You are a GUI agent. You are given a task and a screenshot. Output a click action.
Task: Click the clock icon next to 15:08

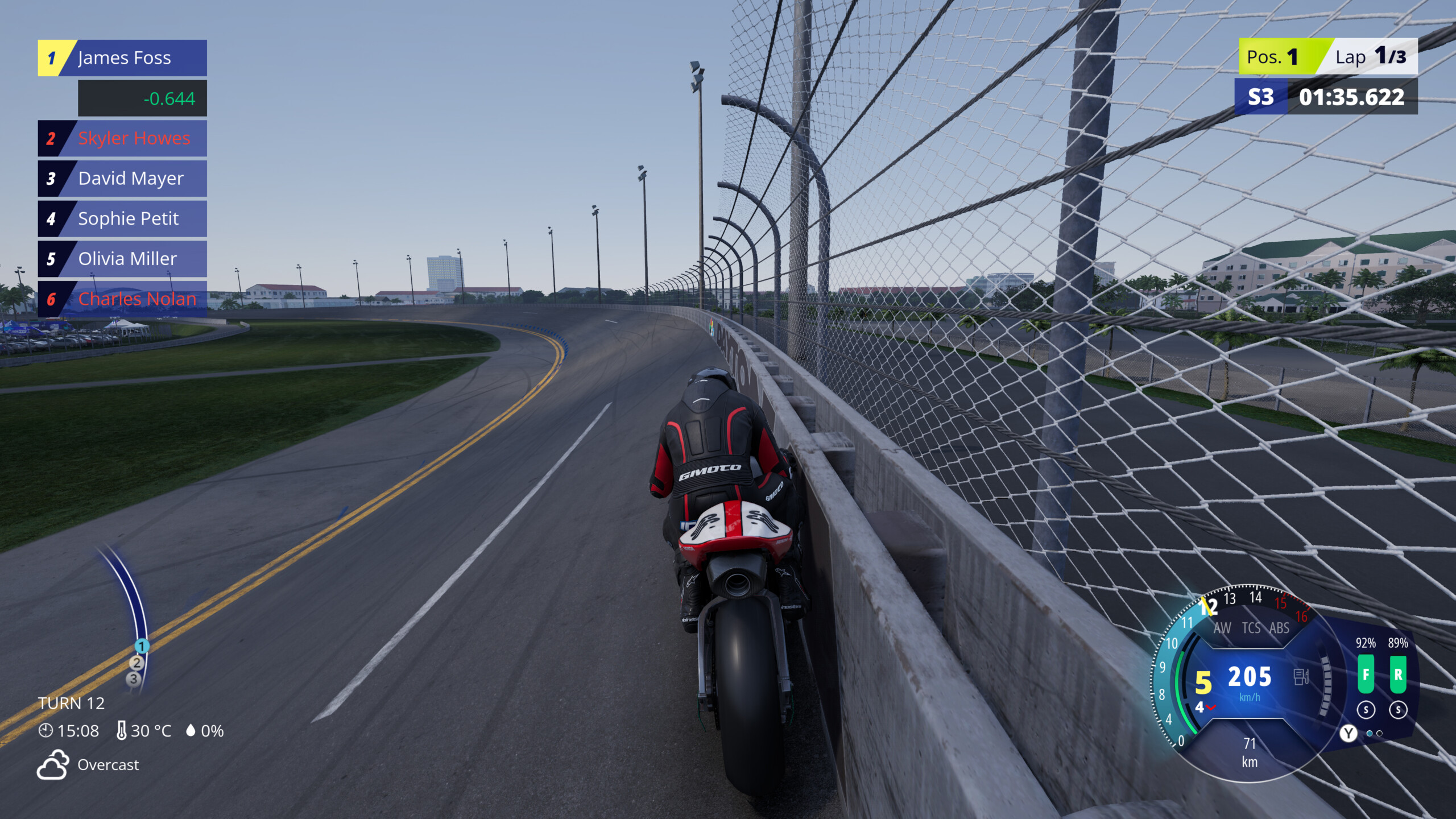(x=46, y=730)
